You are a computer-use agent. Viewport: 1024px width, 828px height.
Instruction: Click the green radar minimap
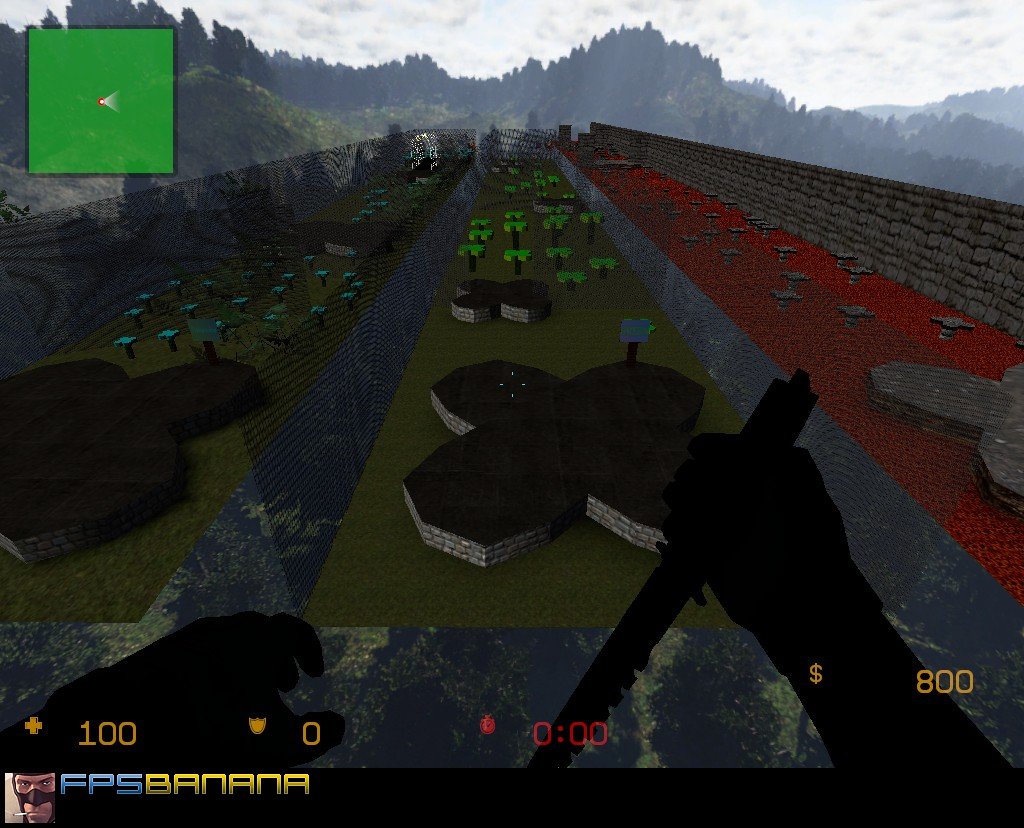click(100, 100)
